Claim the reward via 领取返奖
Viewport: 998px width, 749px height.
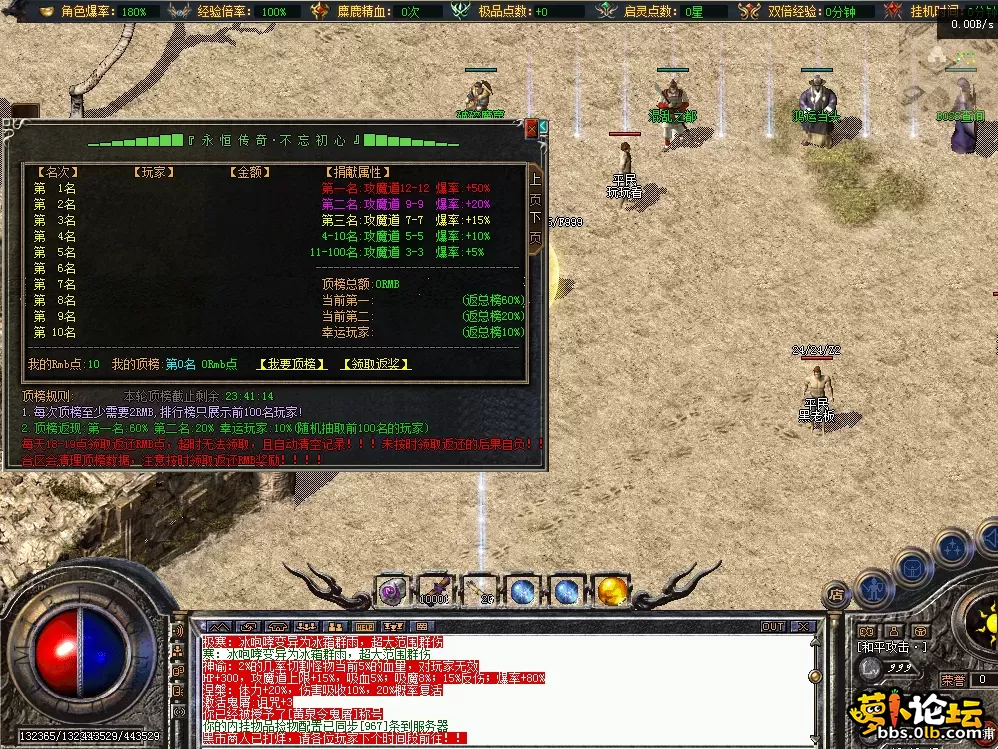pyautogui.click(x=376, y=364)
